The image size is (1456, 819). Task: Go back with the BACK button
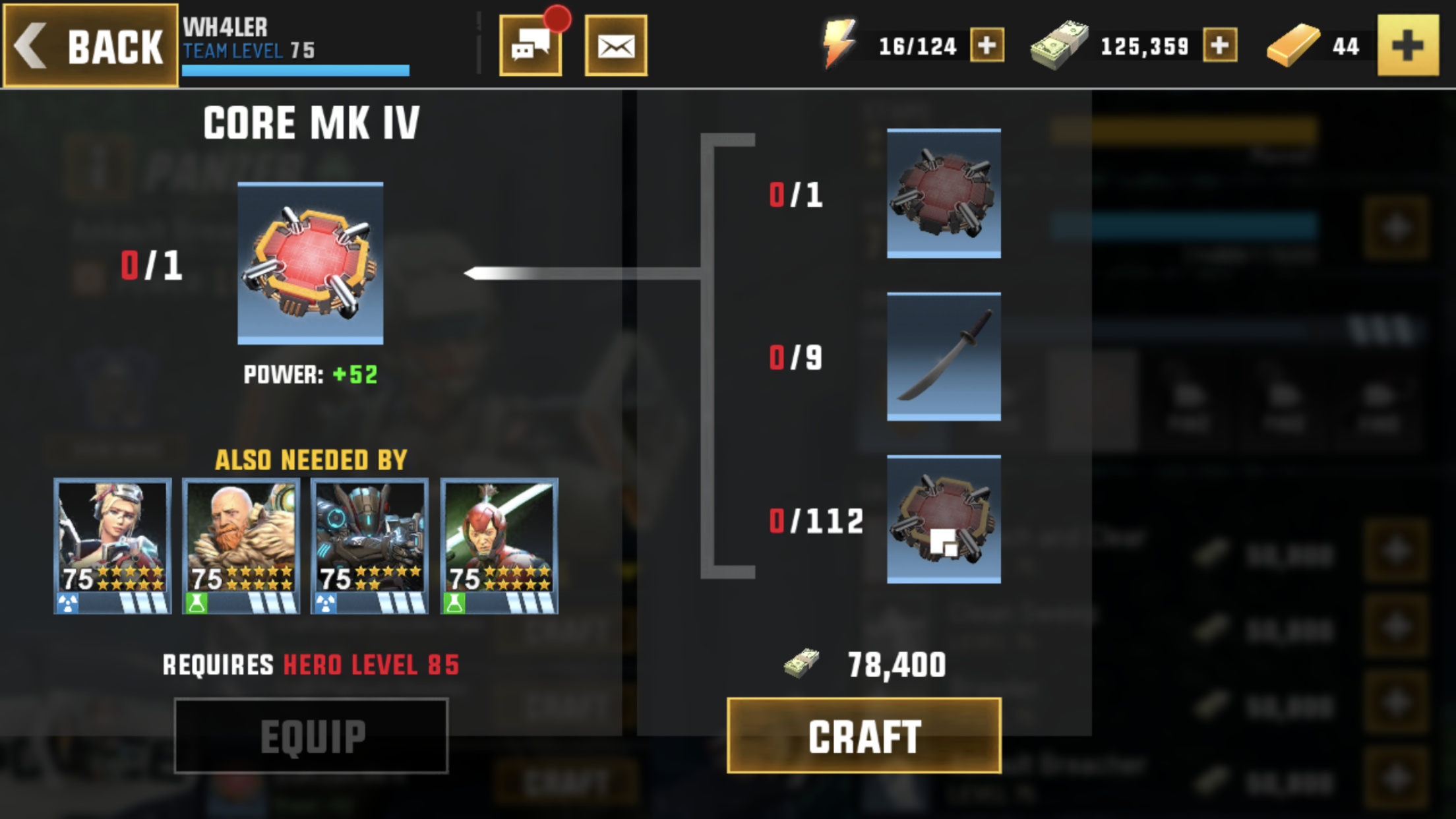[90, 45]
